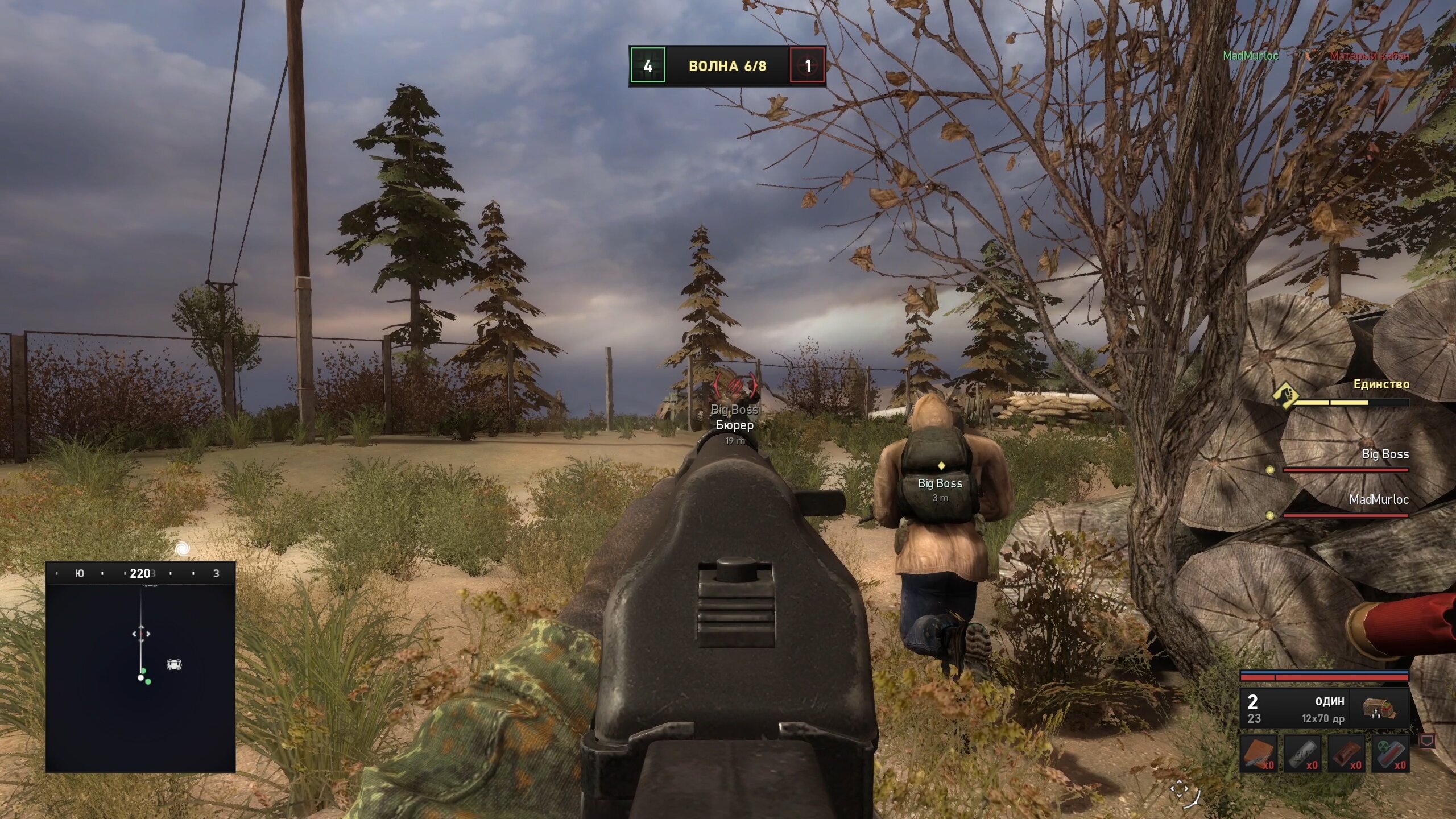Click the small shield icon beside the item slots
This screenshot has height=819, width=1456.
tap(1427, 741)
